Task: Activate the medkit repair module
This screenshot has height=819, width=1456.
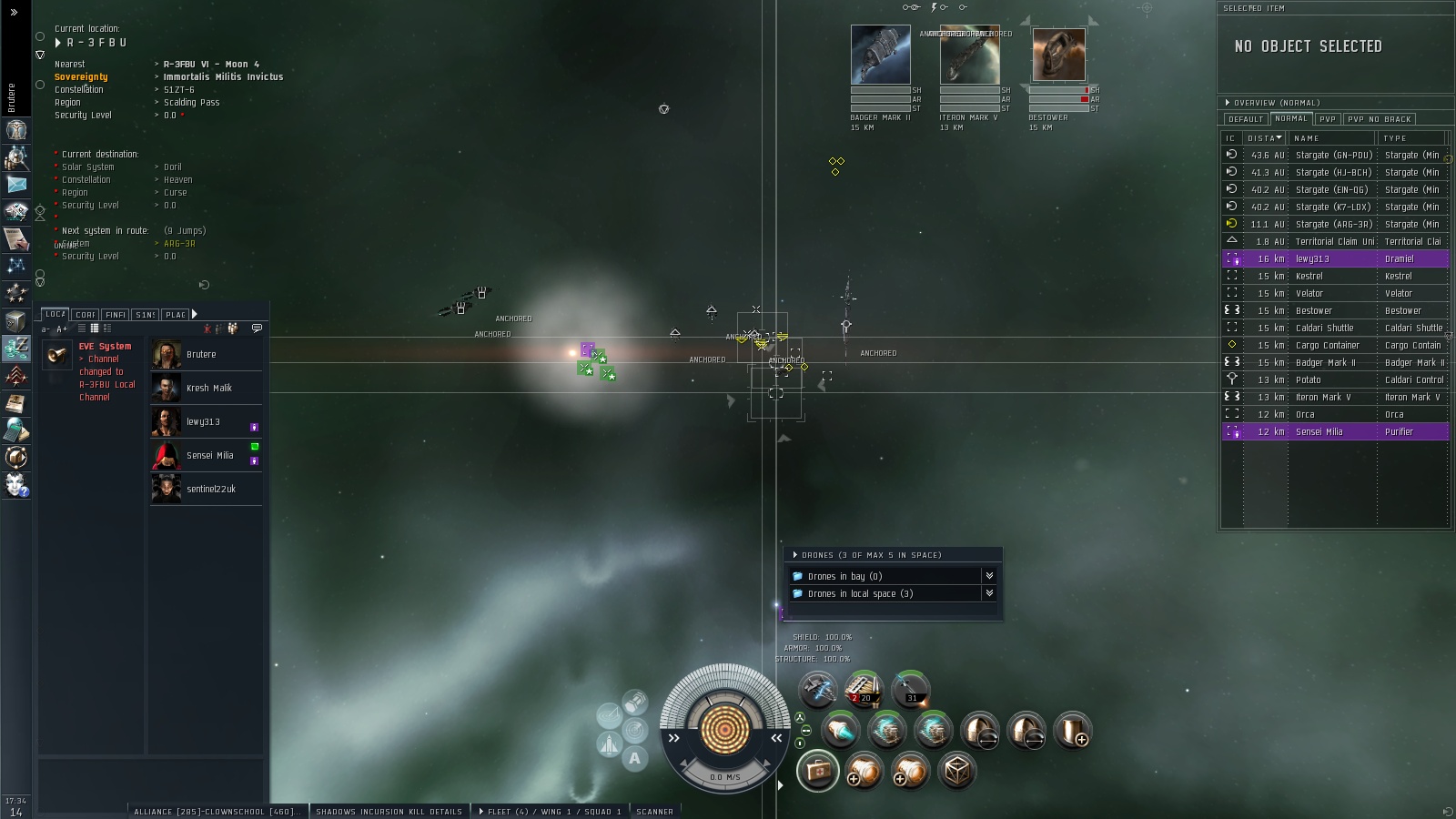Action: coord(817,771)
